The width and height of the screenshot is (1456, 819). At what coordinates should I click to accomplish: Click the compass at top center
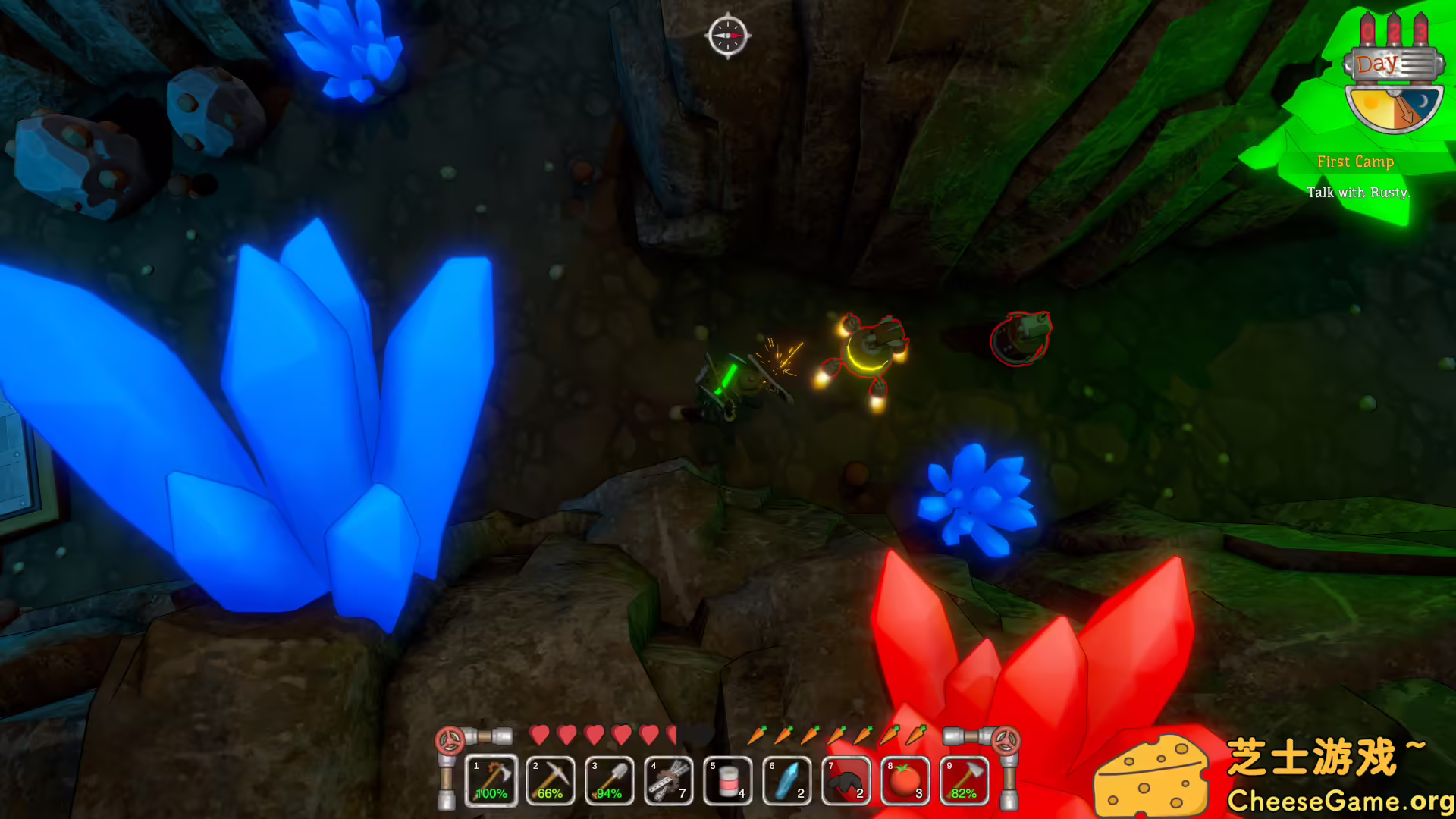(728, 35)
